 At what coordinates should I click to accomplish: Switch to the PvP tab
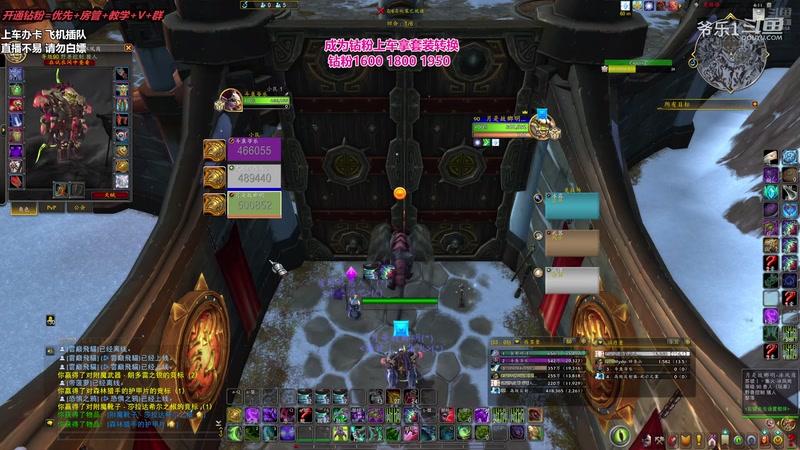[50, 209]
